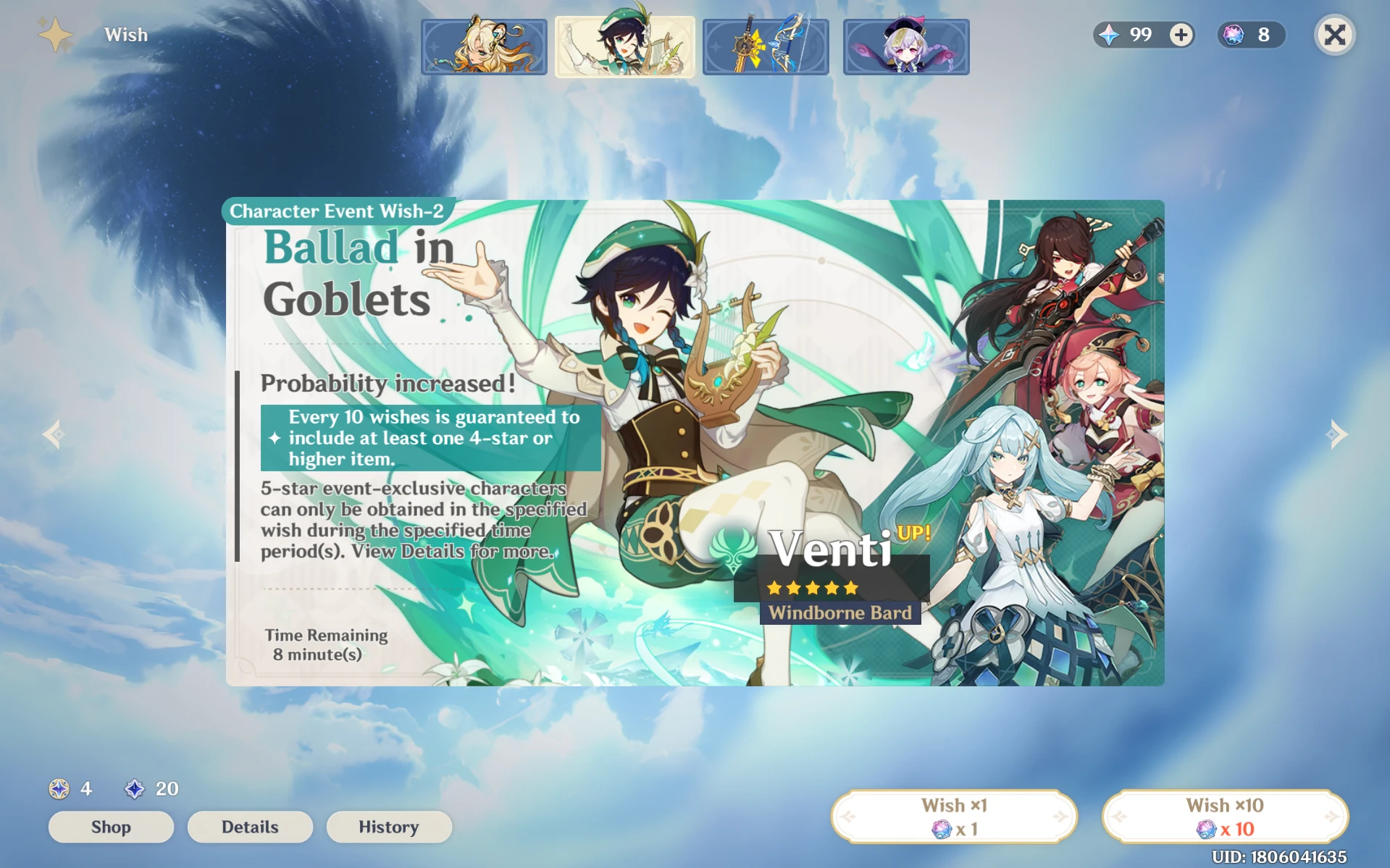Screen dimensions: 1390x868
Task: Switch to the weapon Epitome Invocation banner
Action: pyautogui.click(x=765, y=46)
